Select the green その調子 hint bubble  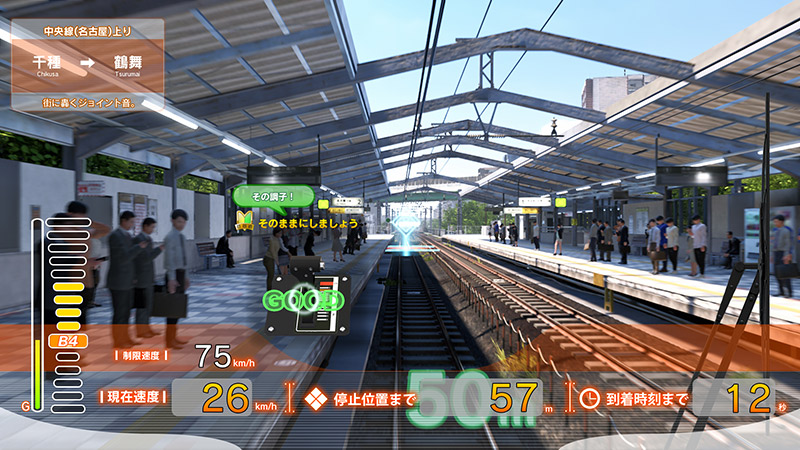[275, 195]
